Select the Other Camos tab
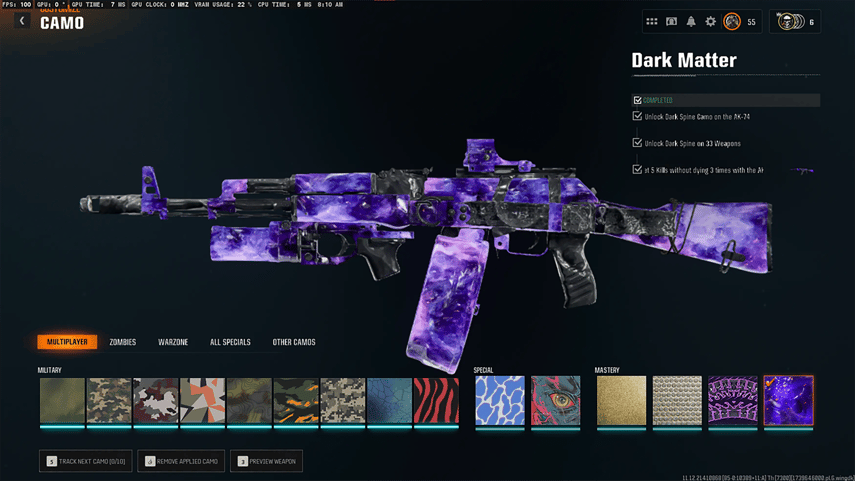 [294, 342]
